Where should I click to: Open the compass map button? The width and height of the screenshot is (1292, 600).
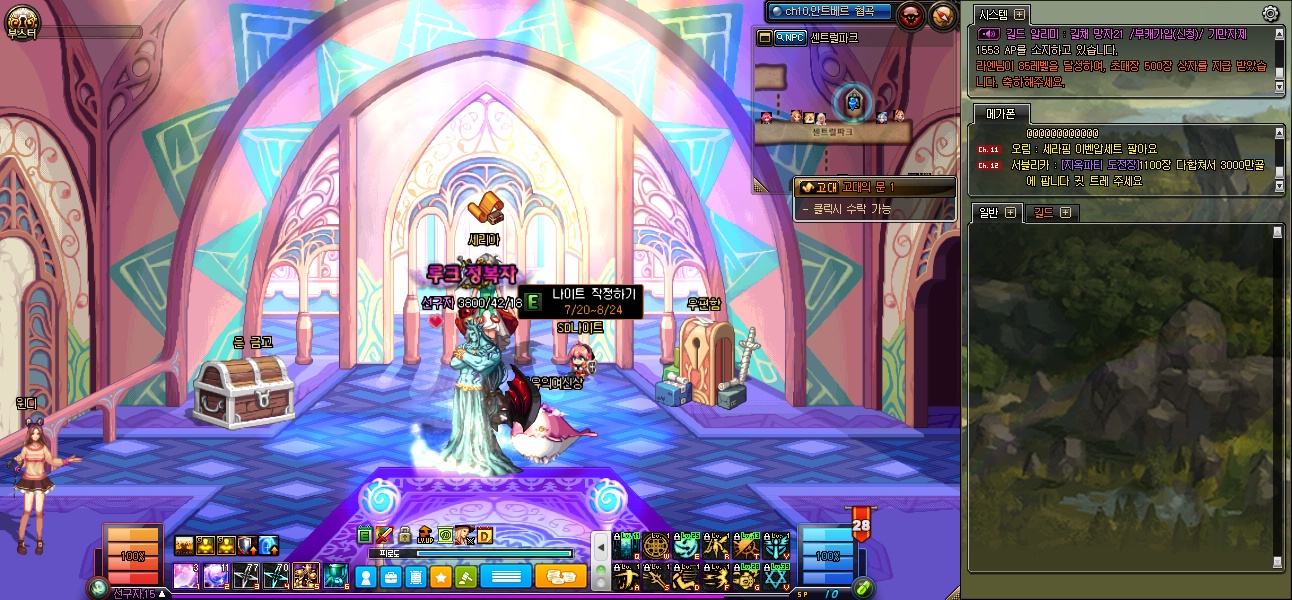click(x=943, y=15)
